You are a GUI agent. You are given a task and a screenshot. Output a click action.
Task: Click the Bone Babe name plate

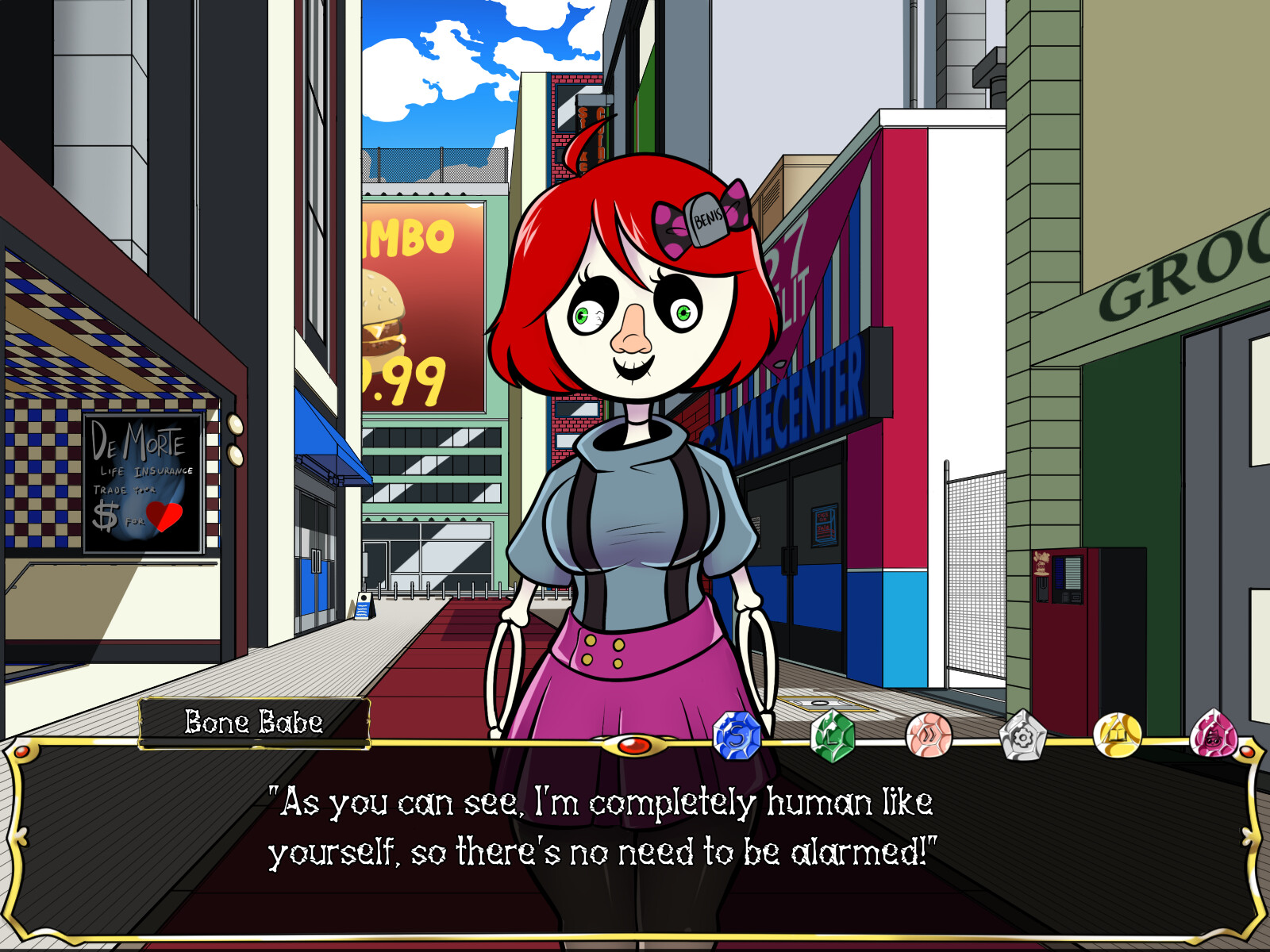tap(252, 722)
